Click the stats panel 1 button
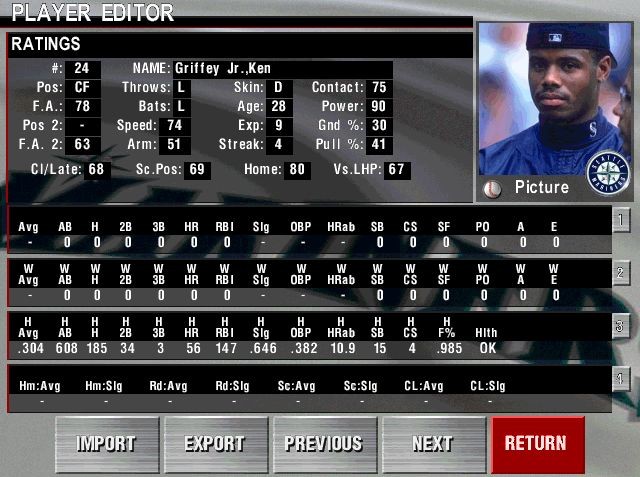Screen dimensions: 640x477 pos(620,219)
